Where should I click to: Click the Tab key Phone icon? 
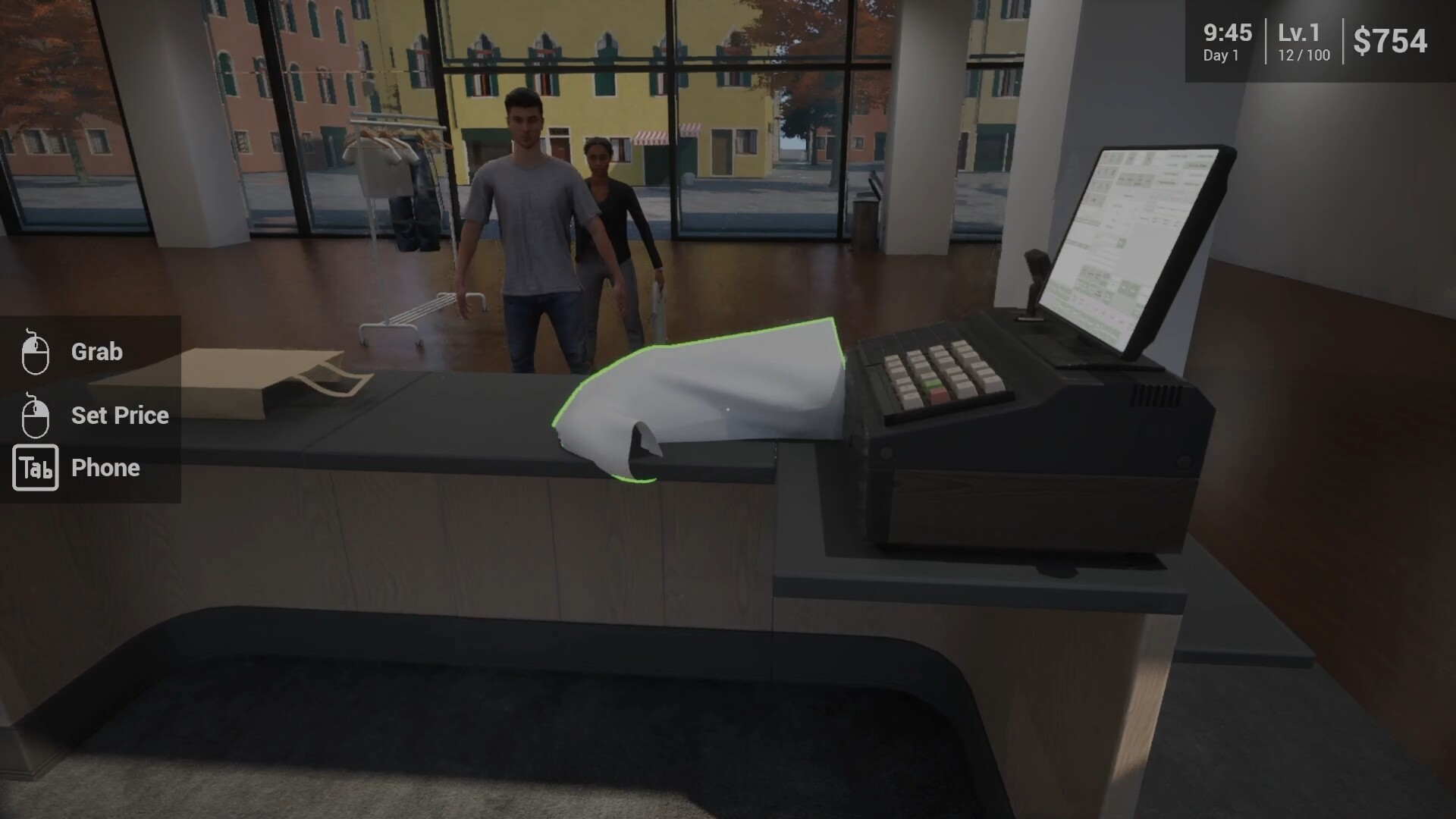[35, 468]
